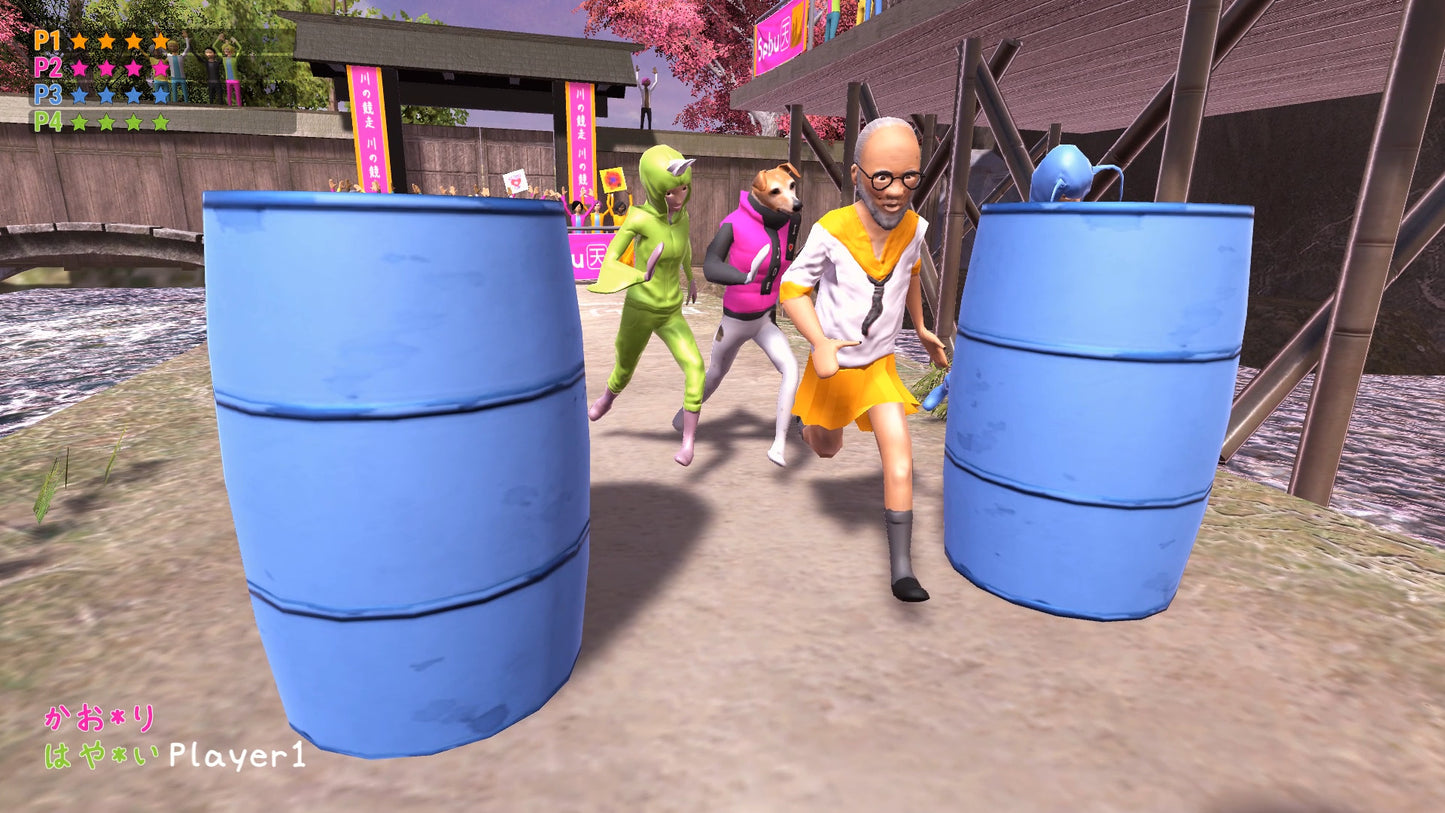Click the last pink star for P2
The image size is (1445, 813).
(x=162, y=67)
